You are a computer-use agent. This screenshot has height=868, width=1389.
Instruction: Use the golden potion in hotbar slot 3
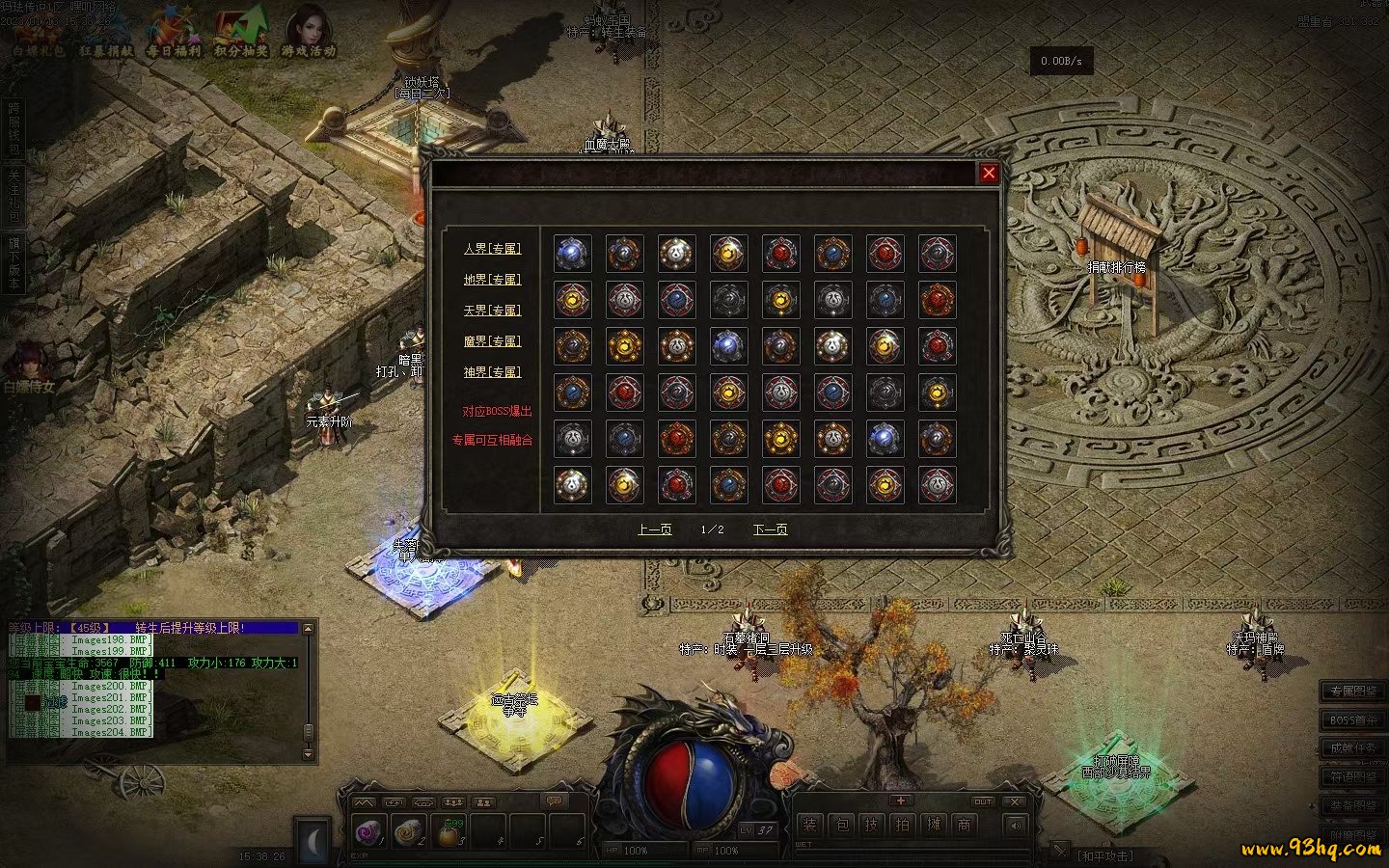coord(449,831)
